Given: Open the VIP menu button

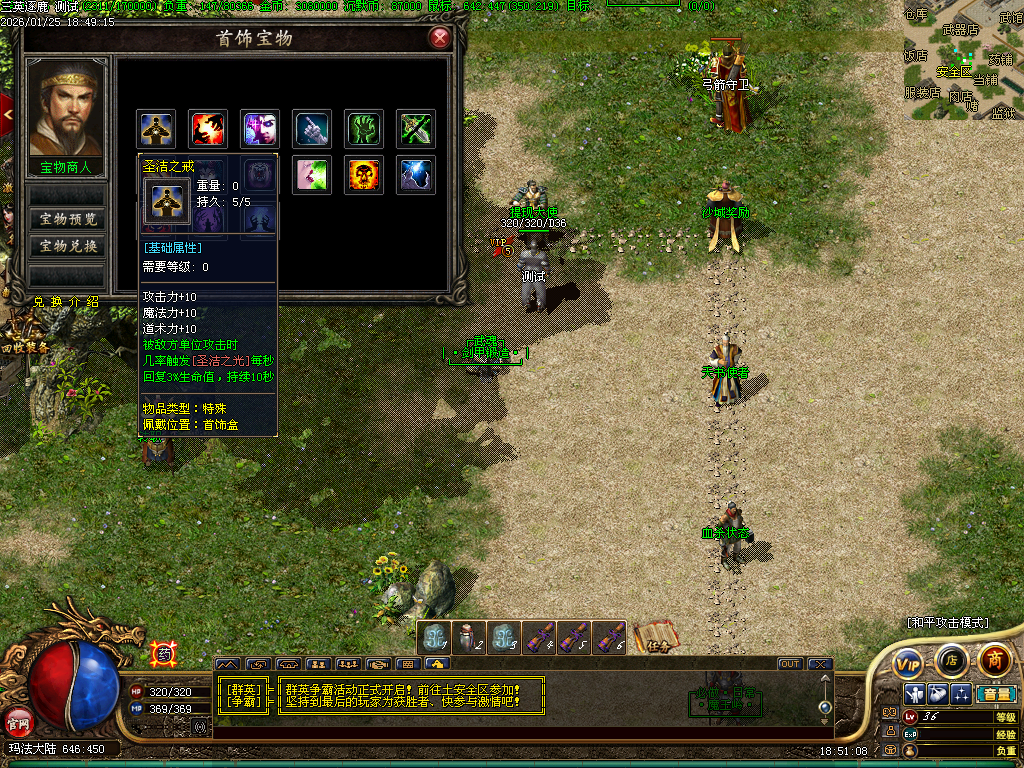Looking at the screenshot, I should point(908,662).
